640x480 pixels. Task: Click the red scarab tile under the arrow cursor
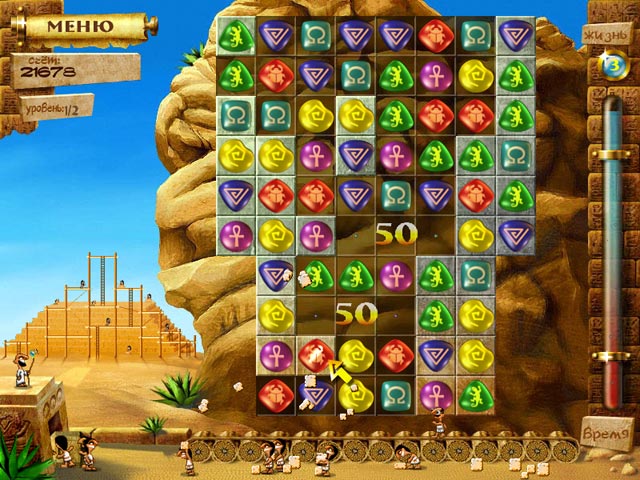pyautogui.click(x=316, y=353)
